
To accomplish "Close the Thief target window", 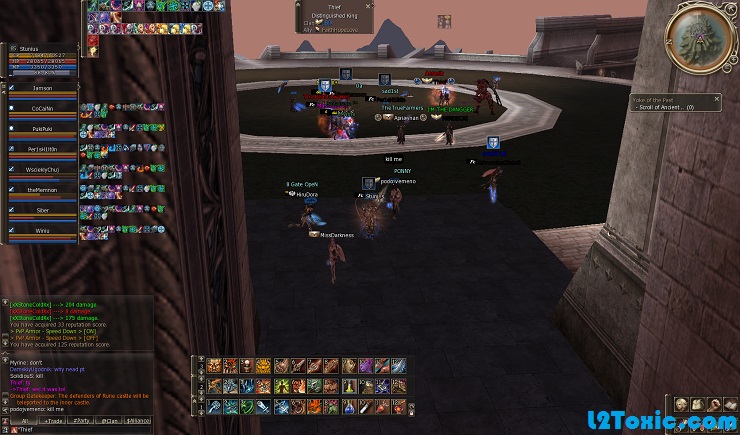I will (369, 7).
